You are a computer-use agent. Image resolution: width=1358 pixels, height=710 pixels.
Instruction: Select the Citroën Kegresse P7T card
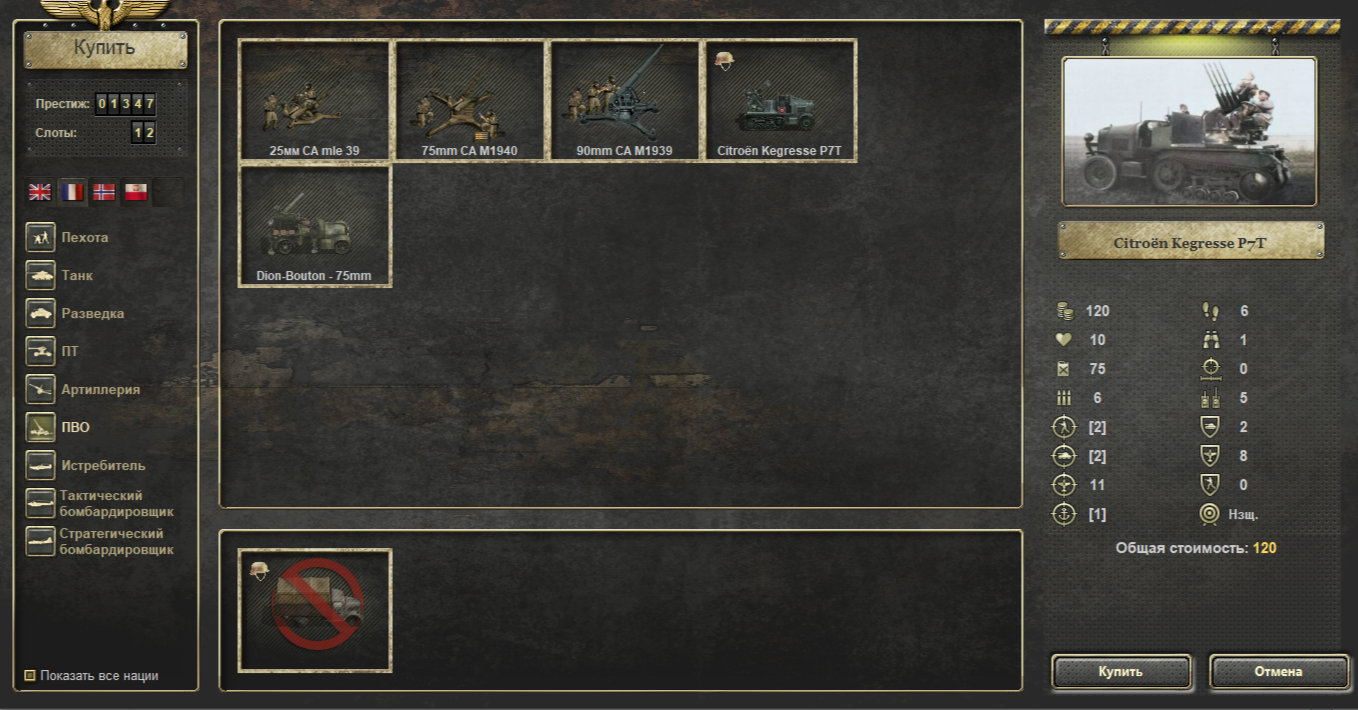(x=780, y=101)
